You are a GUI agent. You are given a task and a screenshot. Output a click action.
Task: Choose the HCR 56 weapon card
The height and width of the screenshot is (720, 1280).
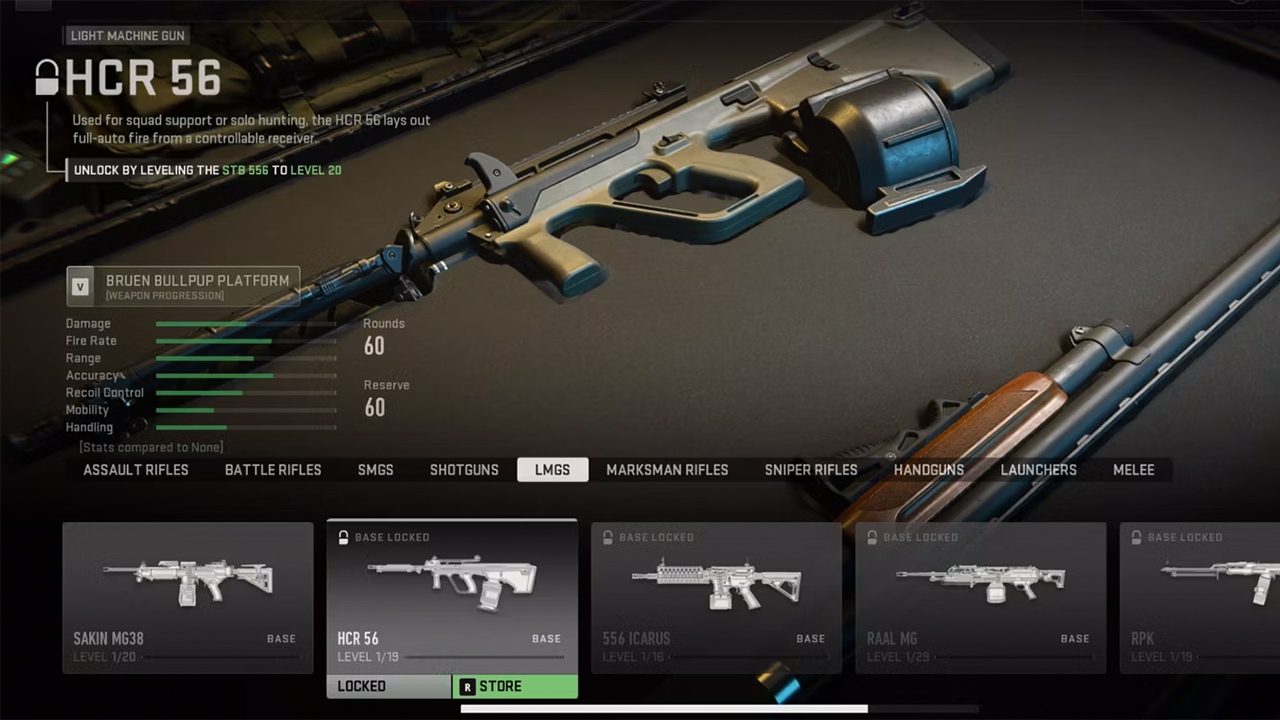[x=452, y=597]
